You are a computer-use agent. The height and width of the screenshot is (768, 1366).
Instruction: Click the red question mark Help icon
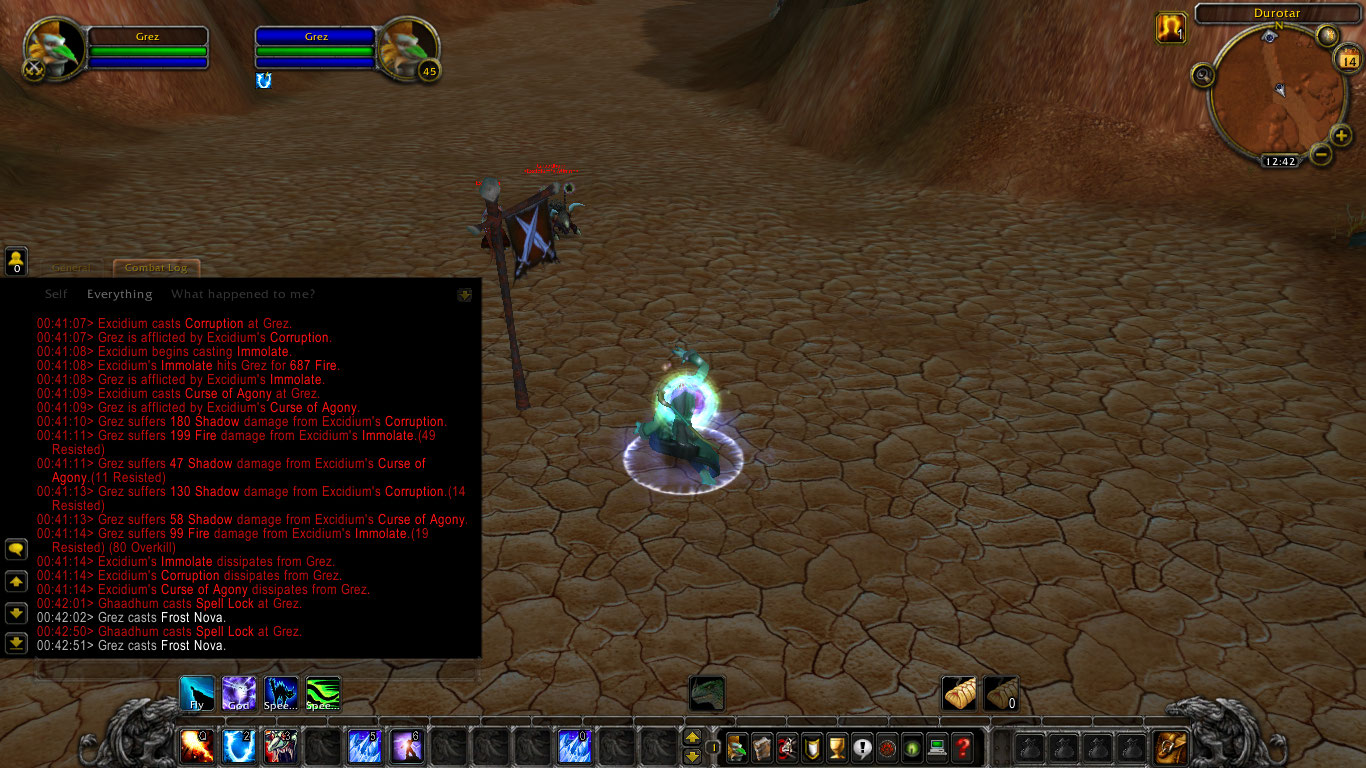pos(963,747)
